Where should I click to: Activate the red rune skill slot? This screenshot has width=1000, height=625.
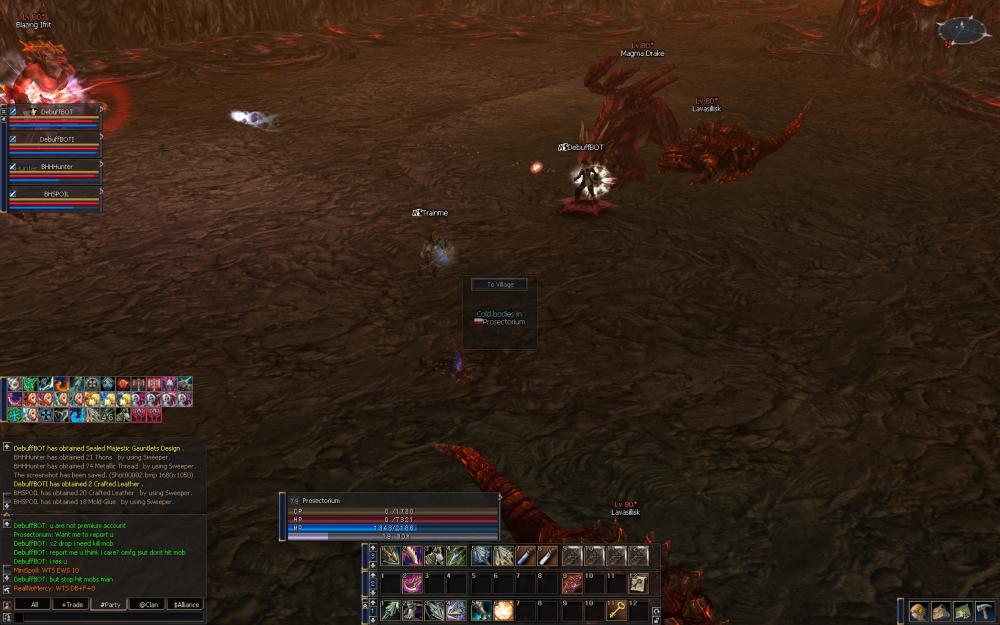[573, 583]
